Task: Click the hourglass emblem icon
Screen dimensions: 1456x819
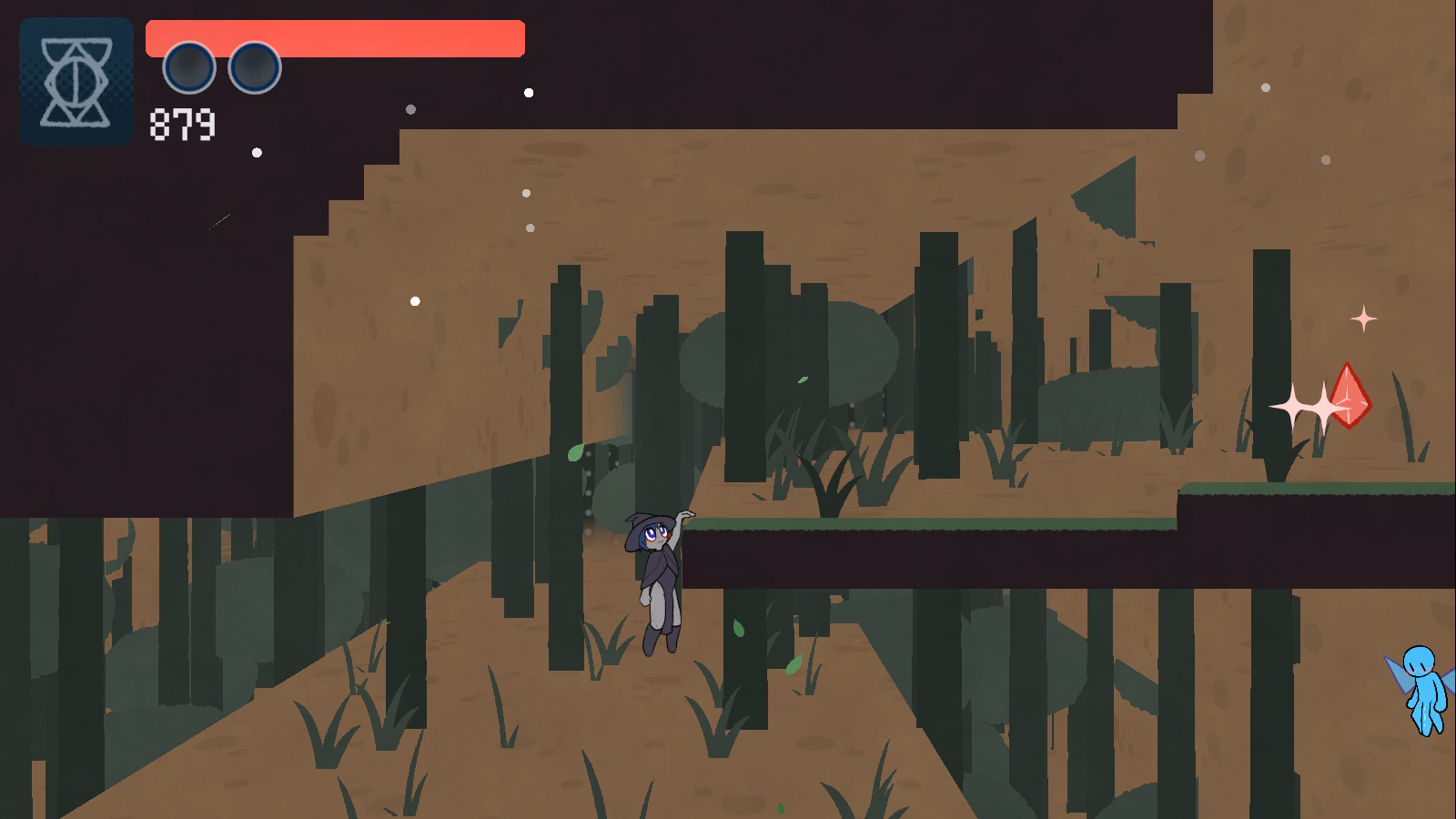Action: coord(76,82)
